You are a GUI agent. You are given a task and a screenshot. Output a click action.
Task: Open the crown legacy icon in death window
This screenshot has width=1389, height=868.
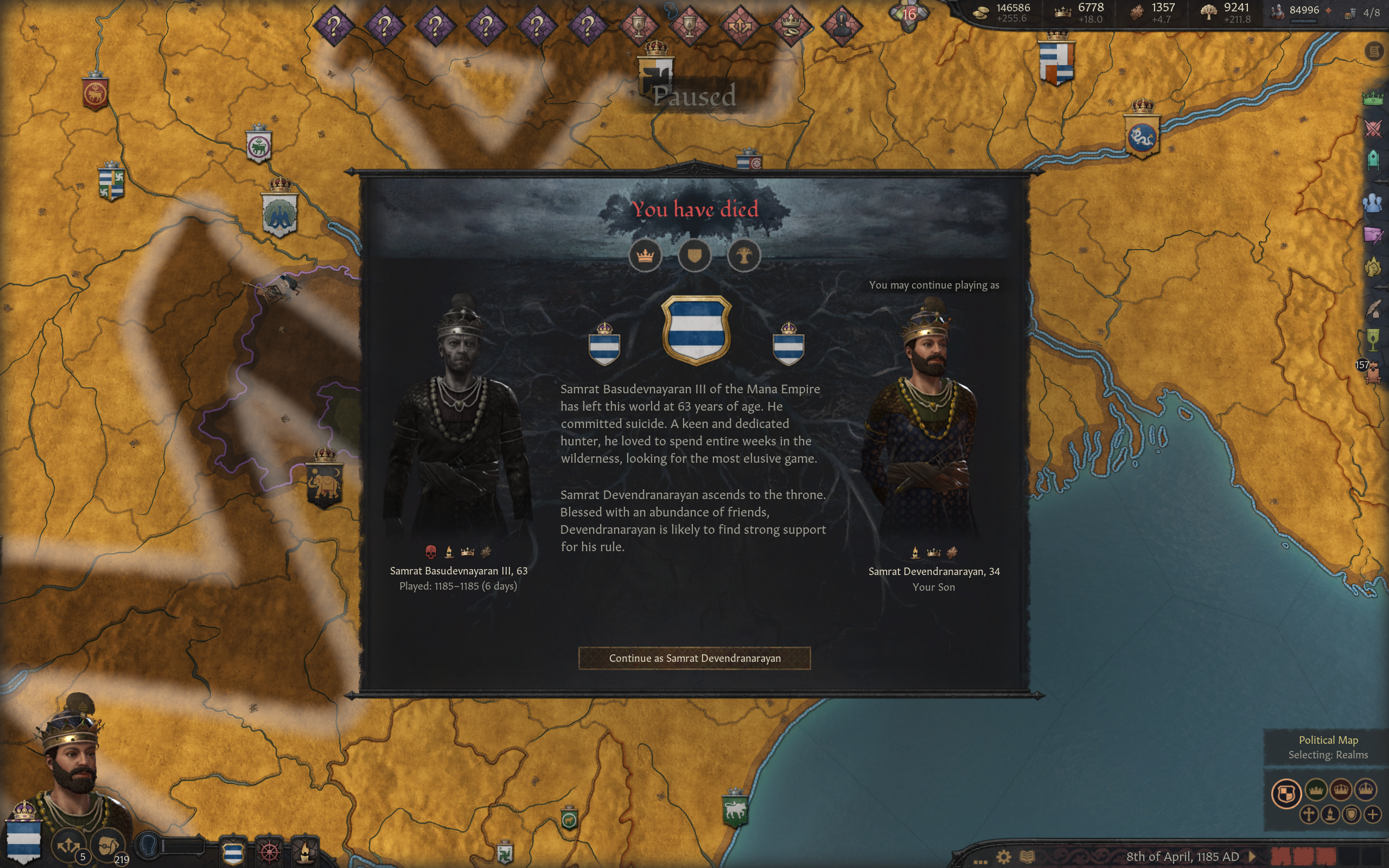point(645,256)
